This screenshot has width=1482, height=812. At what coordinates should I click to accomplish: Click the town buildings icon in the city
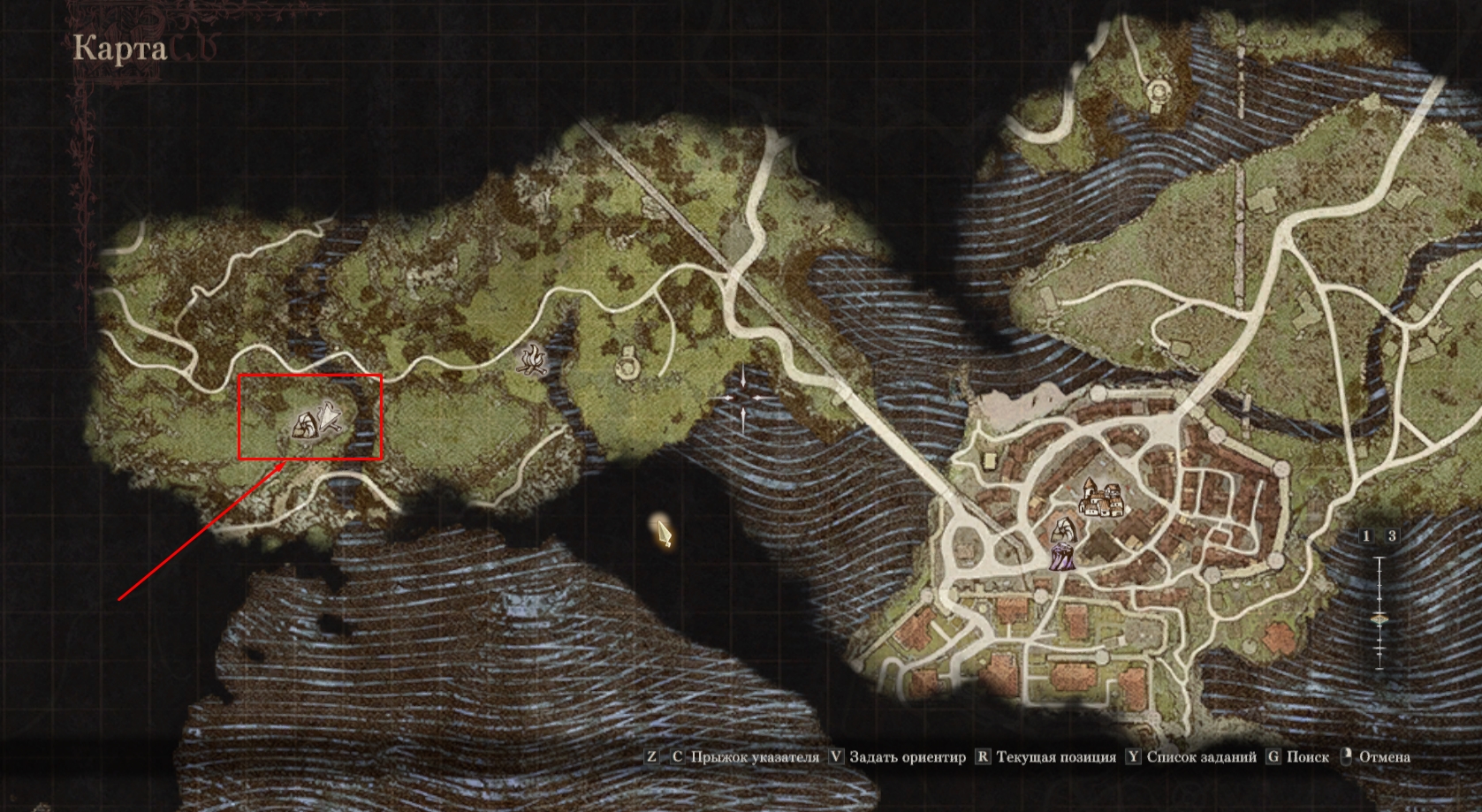[x=1101, y=498]
